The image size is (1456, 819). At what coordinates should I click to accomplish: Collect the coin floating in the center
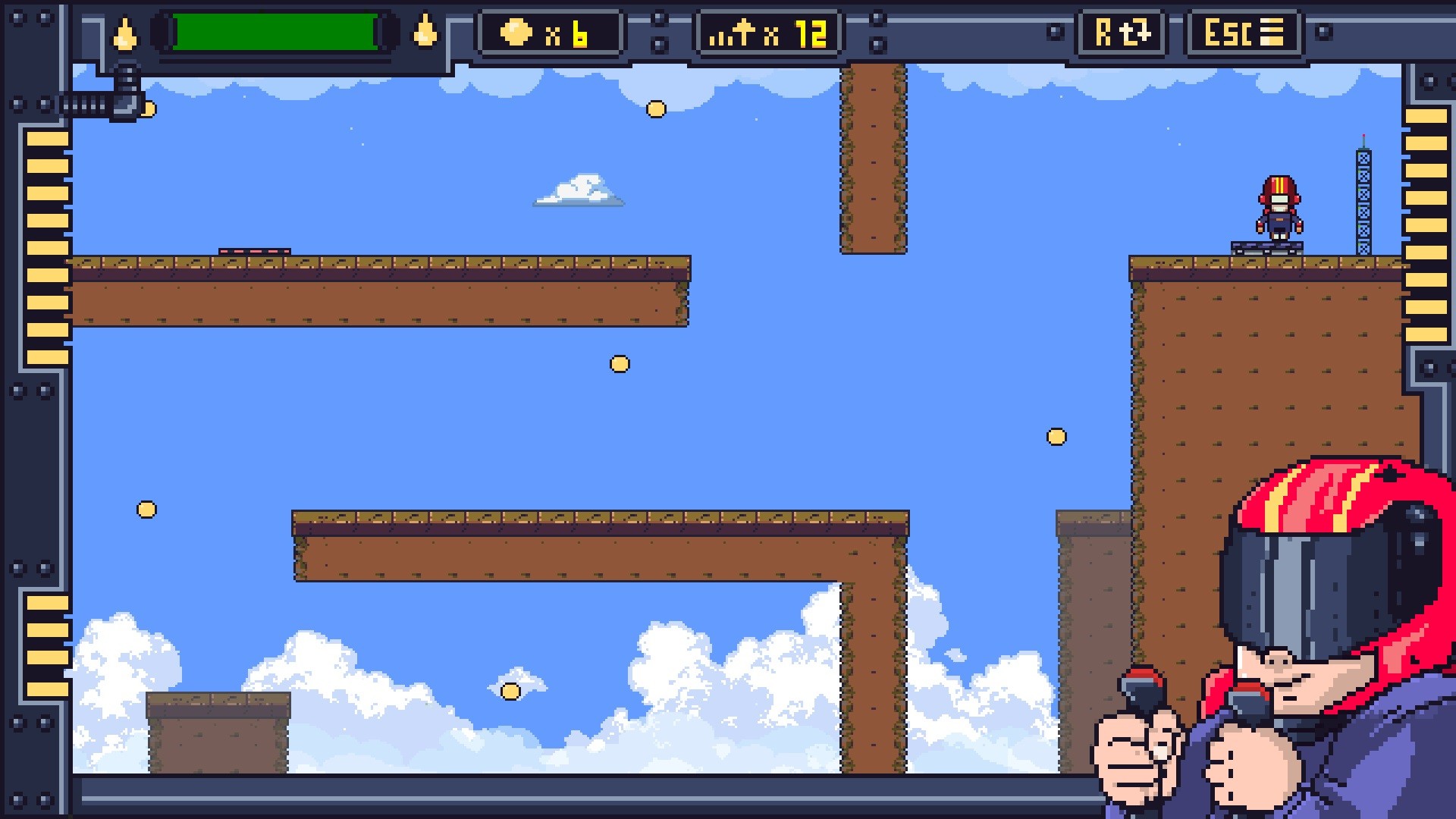pyautogui.click(x=621, y=364)
